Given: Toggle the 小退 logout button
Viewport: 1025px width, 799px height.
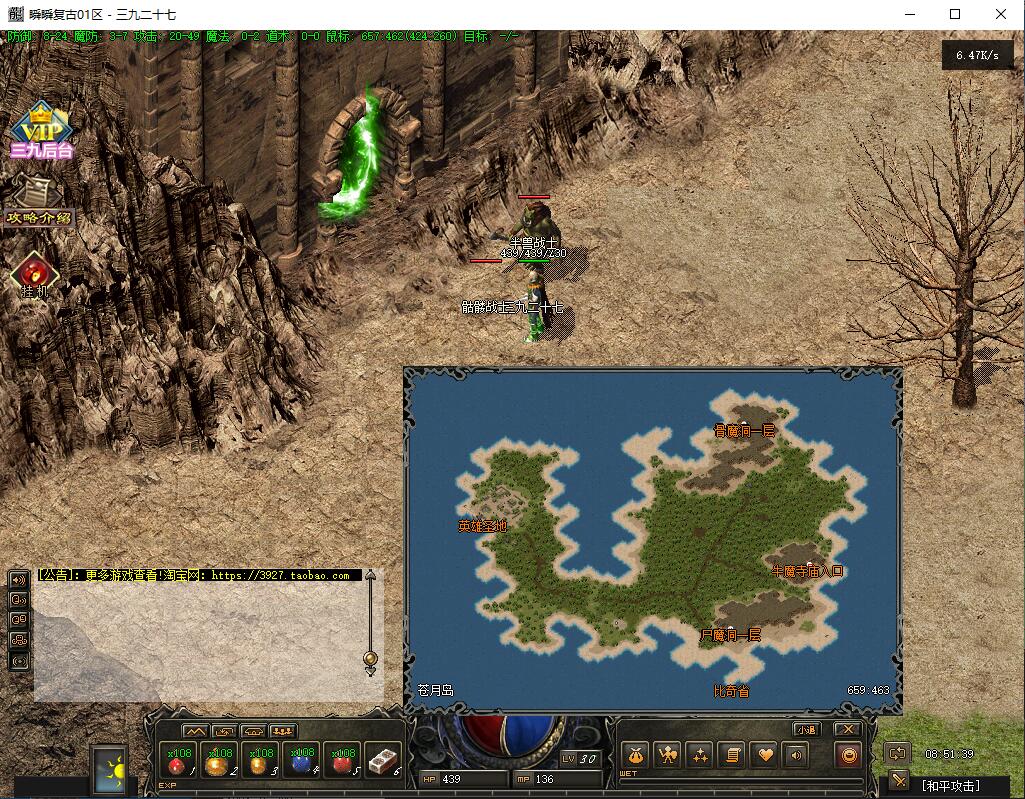Looking at the screenshot, I should (805, 730).
